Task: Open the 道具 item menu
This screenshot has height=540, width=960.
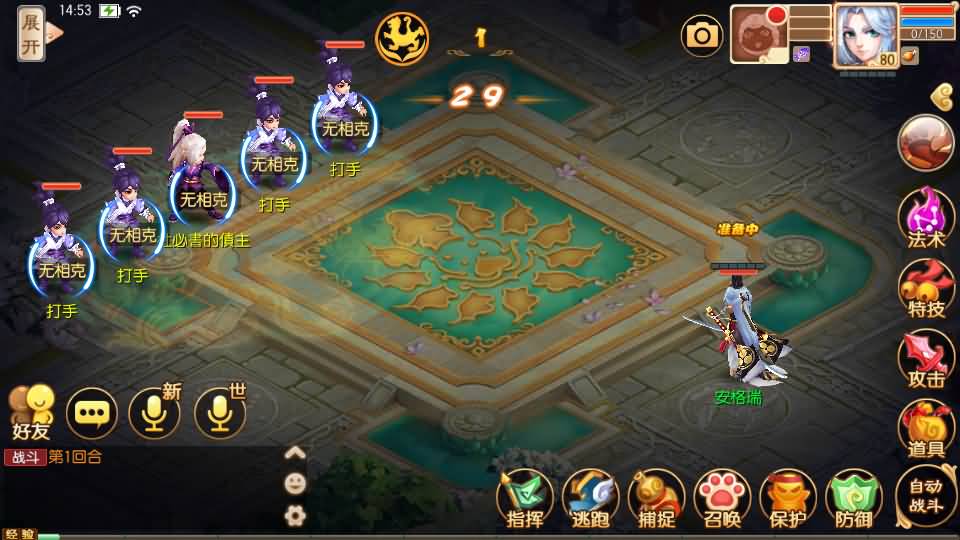Action: tap(926, 428)
